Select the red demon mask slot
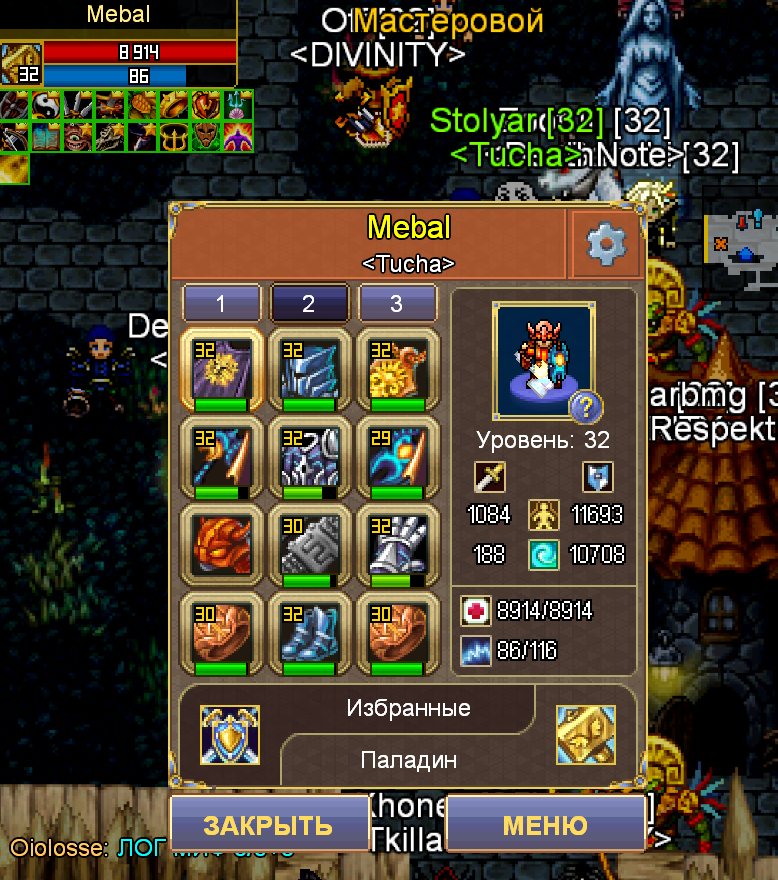The height and width of the screenshot is (880, 778). pos(221,546)
